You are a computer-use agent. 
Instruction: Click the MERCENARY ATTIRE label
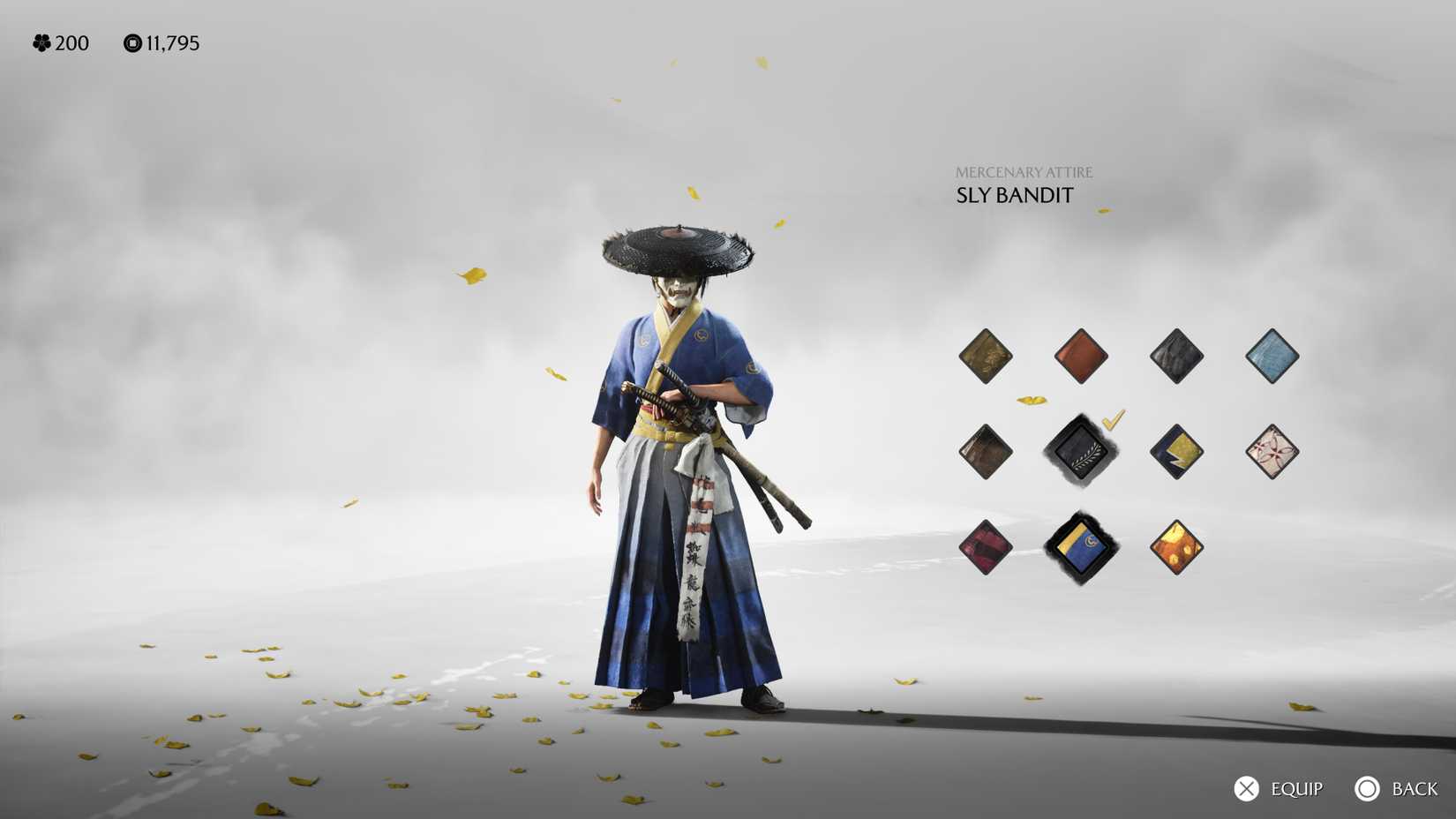pyautogui.click(x=1024, y=171)
